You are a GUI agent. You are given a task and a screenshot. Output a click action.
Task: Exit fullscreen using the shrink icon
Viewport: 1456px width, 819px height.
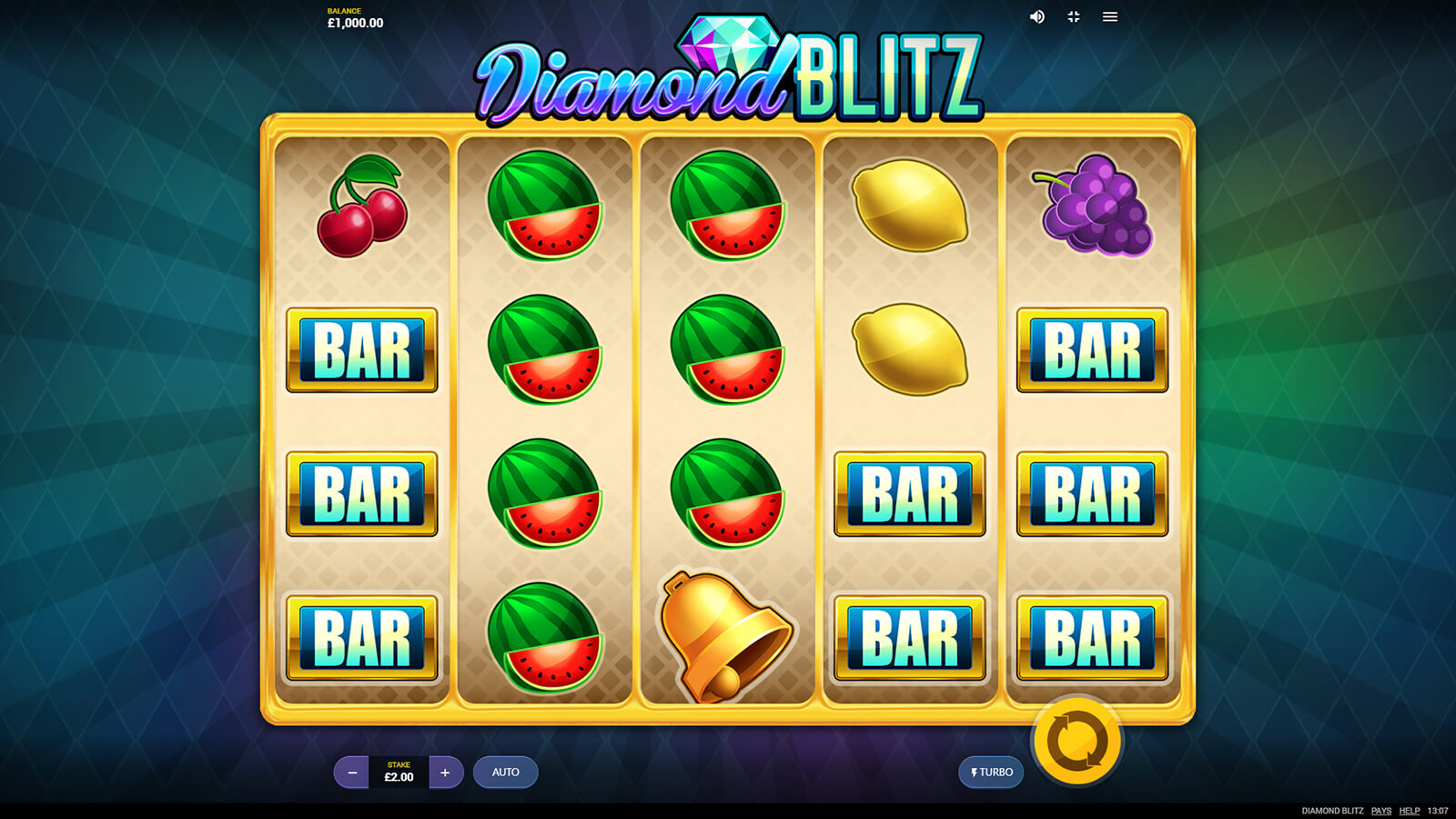(1074, 17)
